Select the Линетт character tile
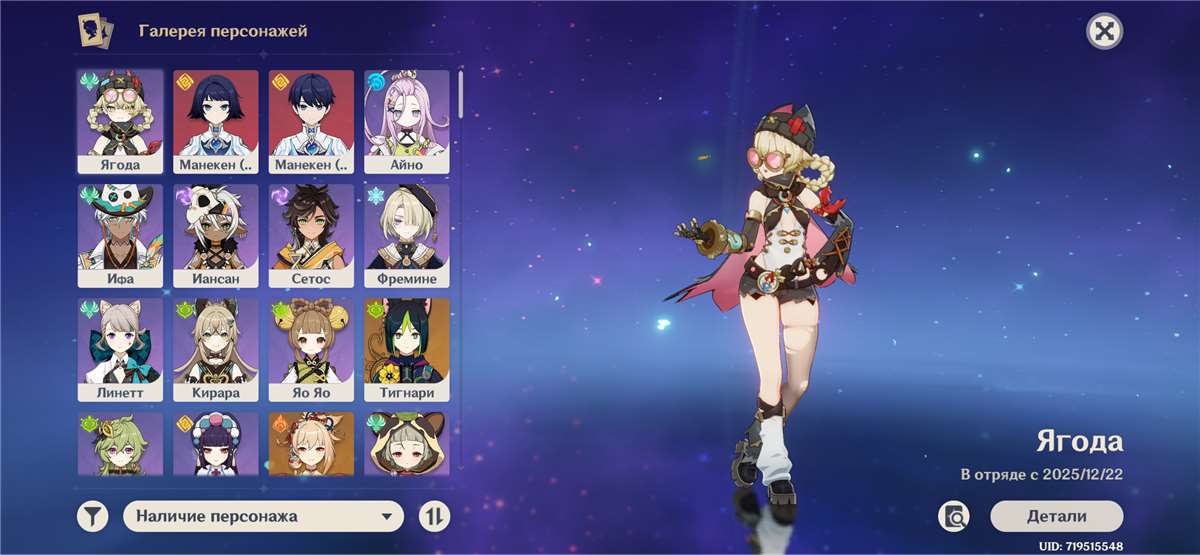 pyautogui.click(x=120, y=349)
